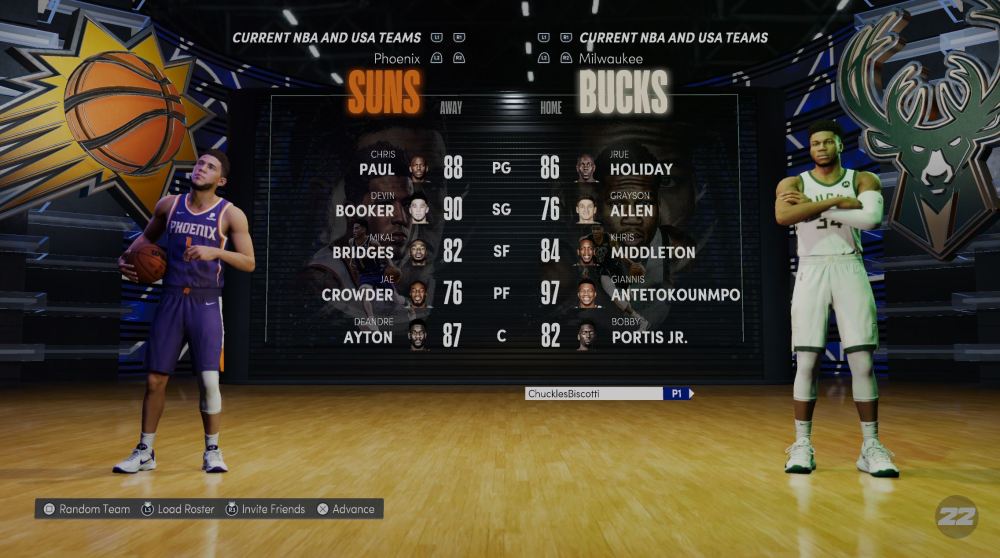Select the Milwaukee Bucks team name

(623, 93)
